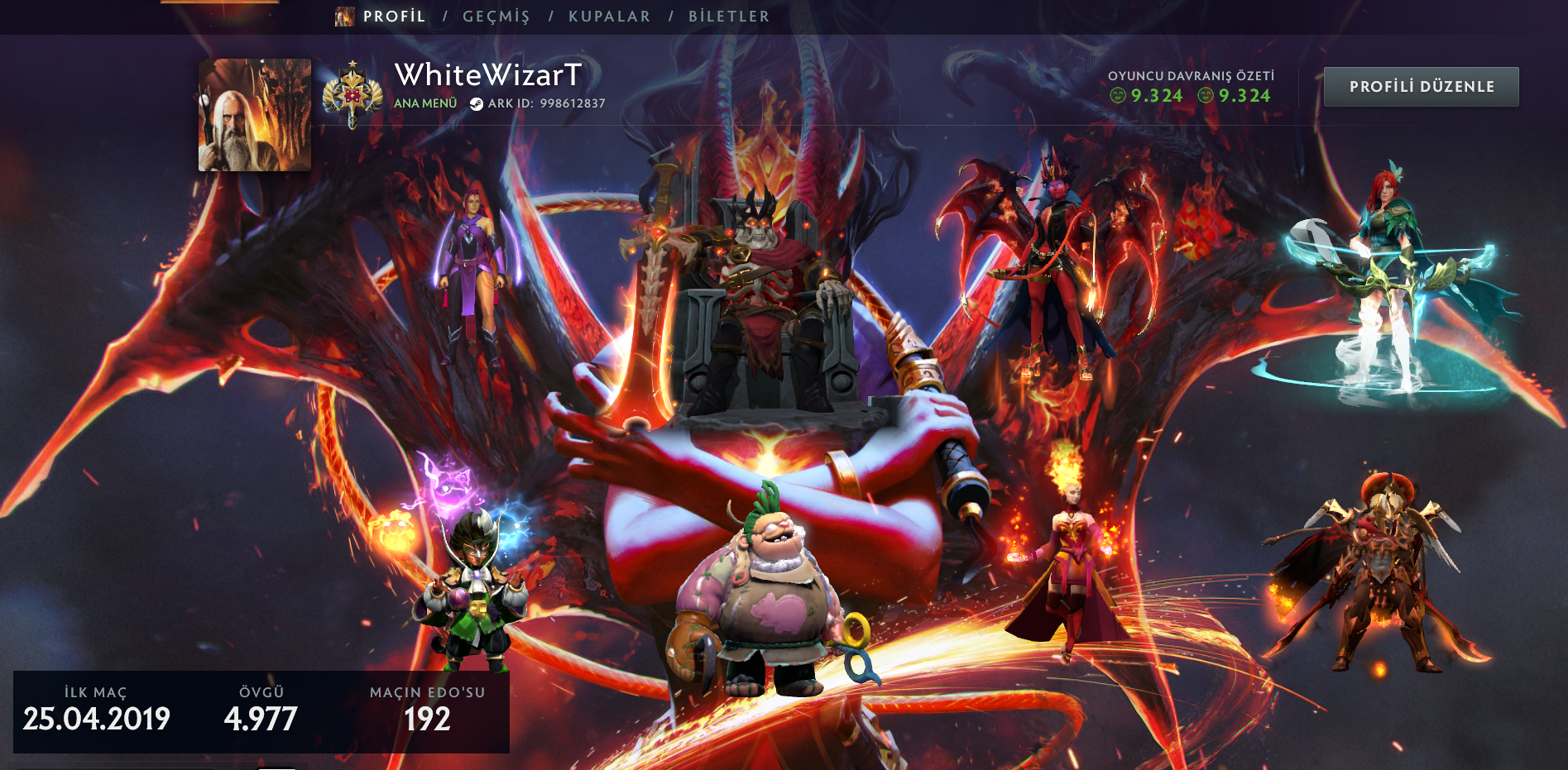Open the rank medal badge
The image size is (1568, 770).
352,95
